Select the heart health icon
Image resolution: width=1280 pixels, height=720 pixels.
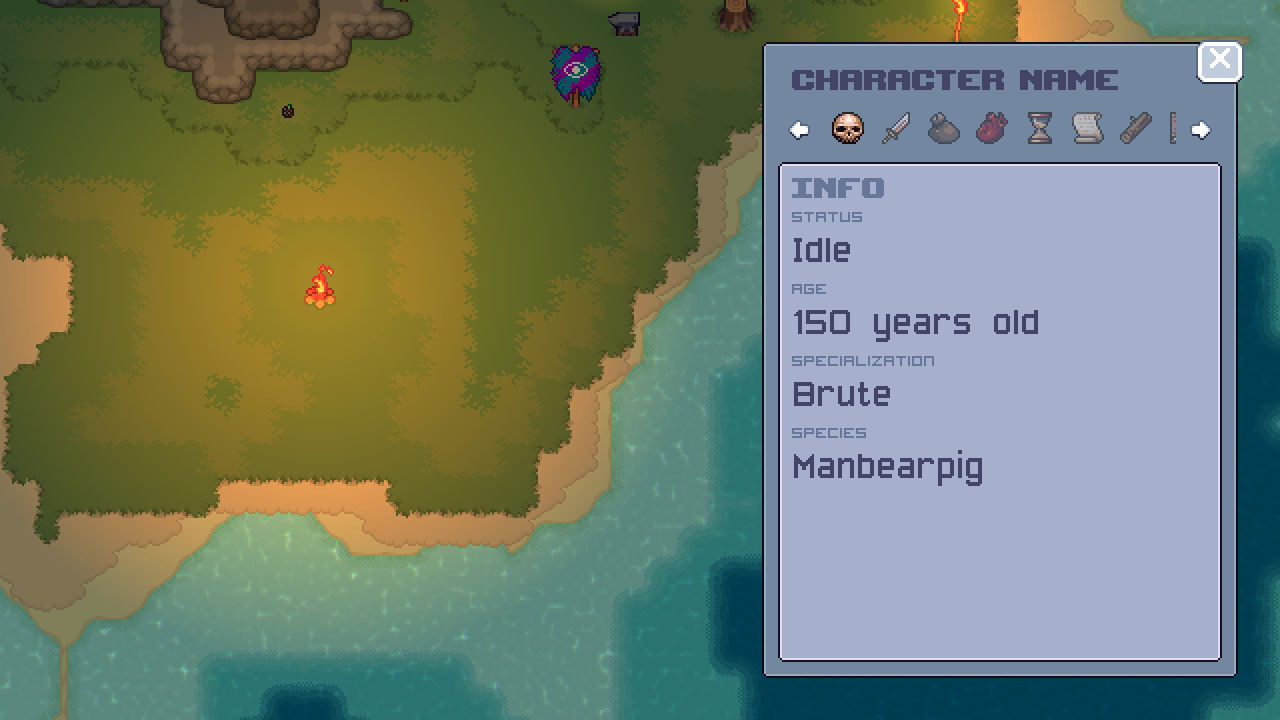[x=991, y=130]
